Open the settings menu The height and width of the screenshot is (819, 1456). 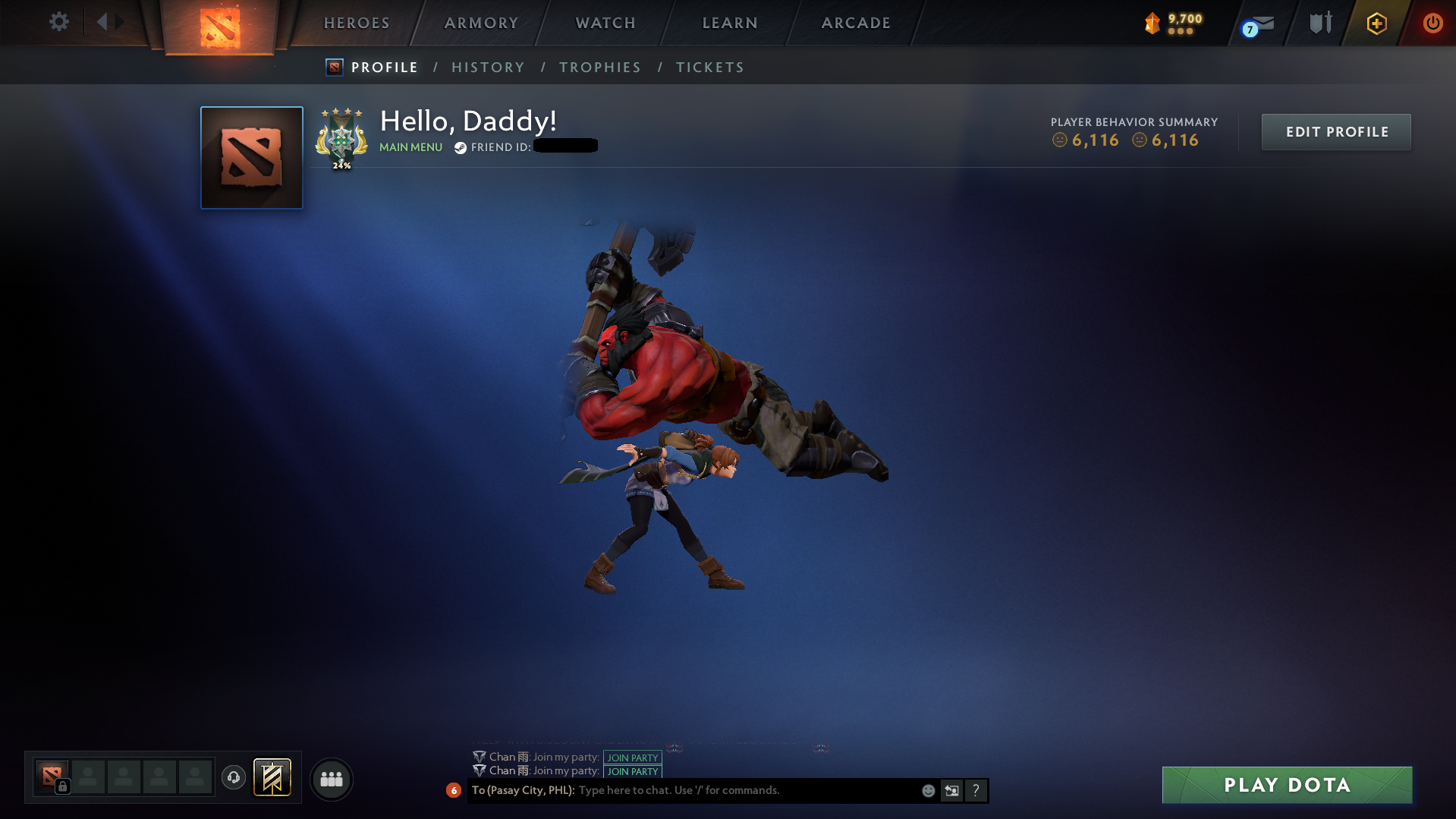[x=59, y=22]
